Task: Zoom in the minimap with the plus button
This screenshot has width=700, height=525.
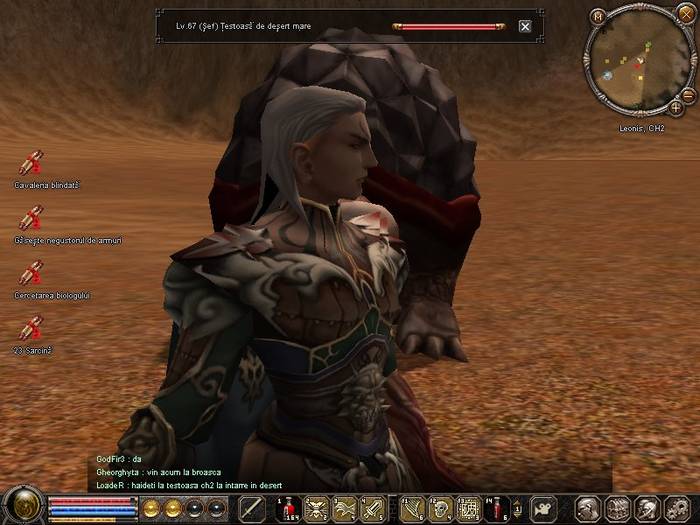Action: (x=676, y=107)
